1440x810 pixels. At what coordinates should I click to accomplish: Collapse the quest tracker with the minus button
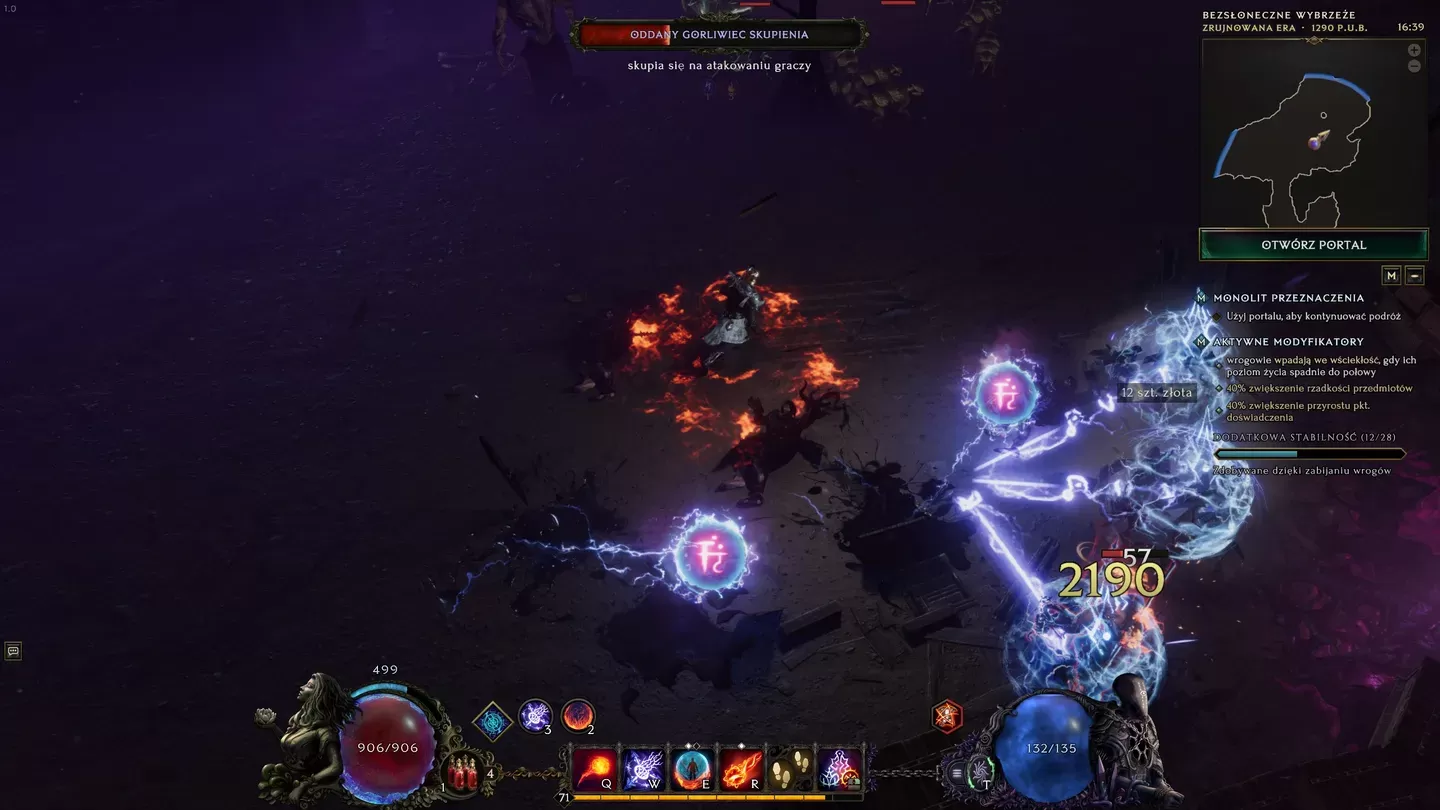click(x=1414, y=275)
